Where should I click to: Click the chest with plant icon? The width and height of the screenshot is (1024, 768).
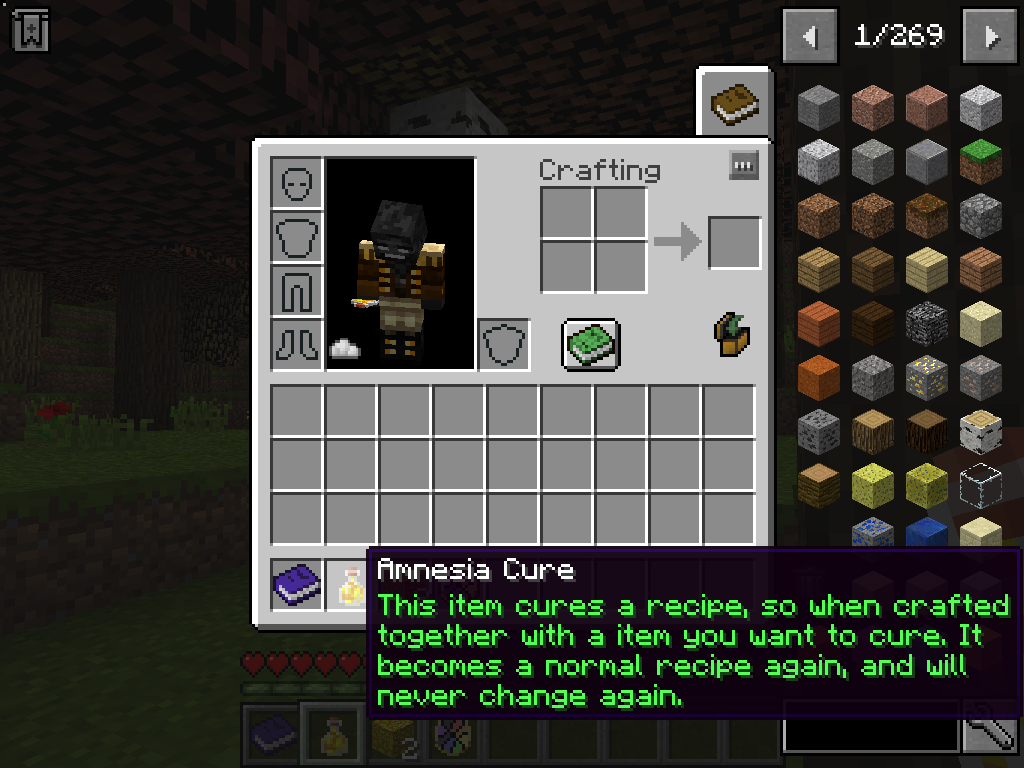(x=733, y=335)
